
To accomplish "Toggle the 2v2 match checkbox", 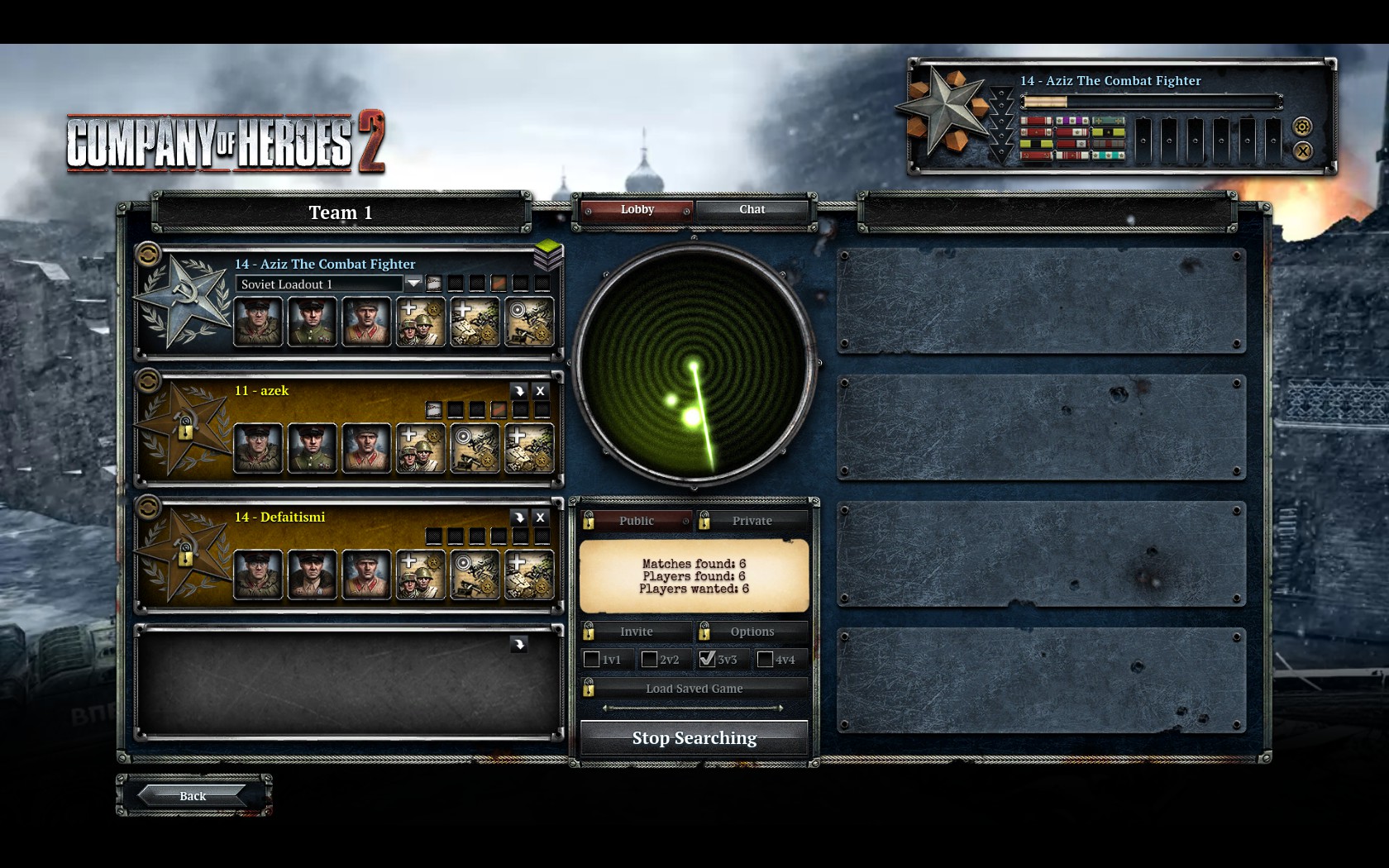I will [x=650, y=660].
